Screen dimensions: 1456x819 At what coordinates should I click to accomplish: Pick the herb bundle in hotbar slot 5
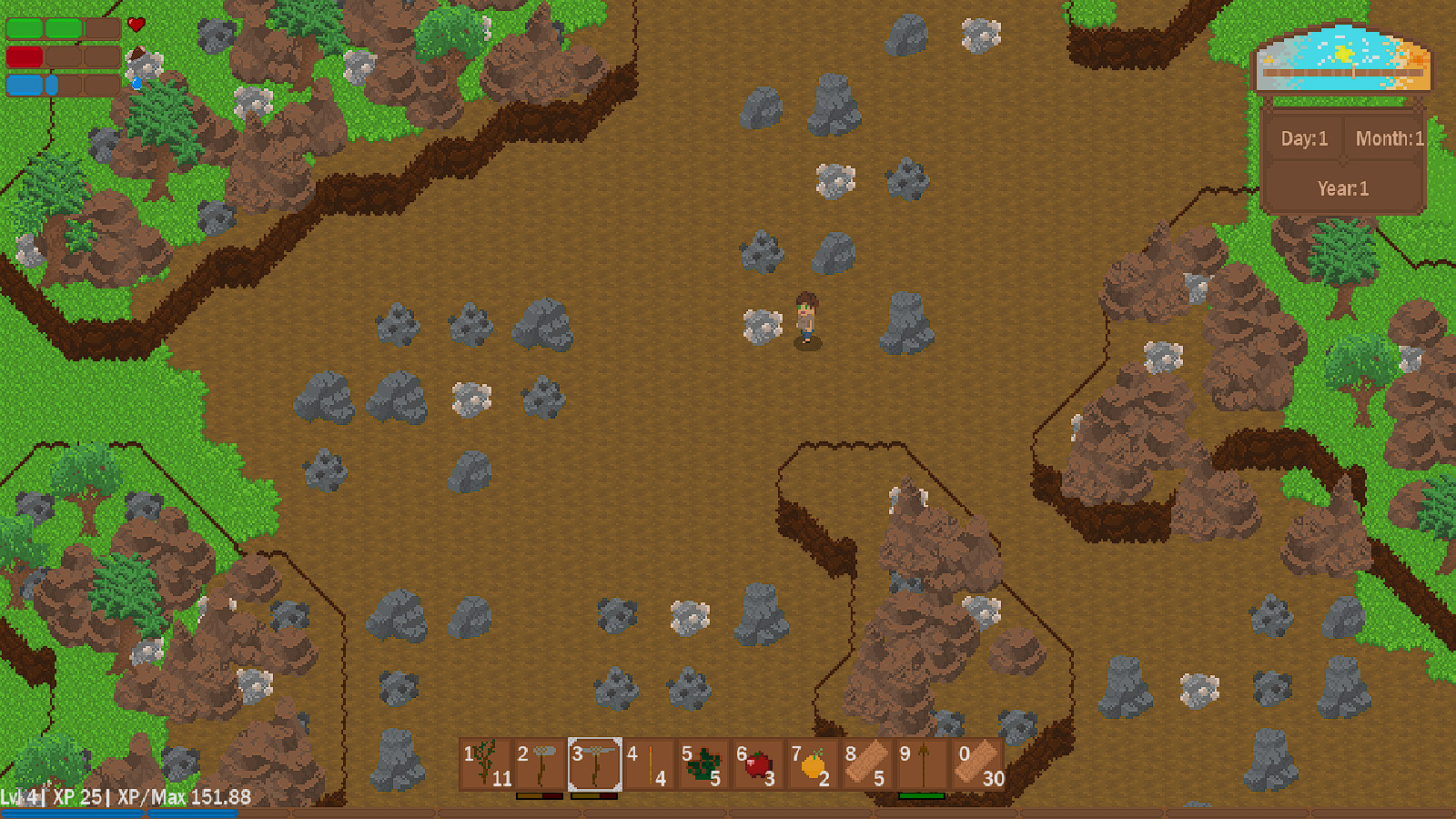pos(705,764)
